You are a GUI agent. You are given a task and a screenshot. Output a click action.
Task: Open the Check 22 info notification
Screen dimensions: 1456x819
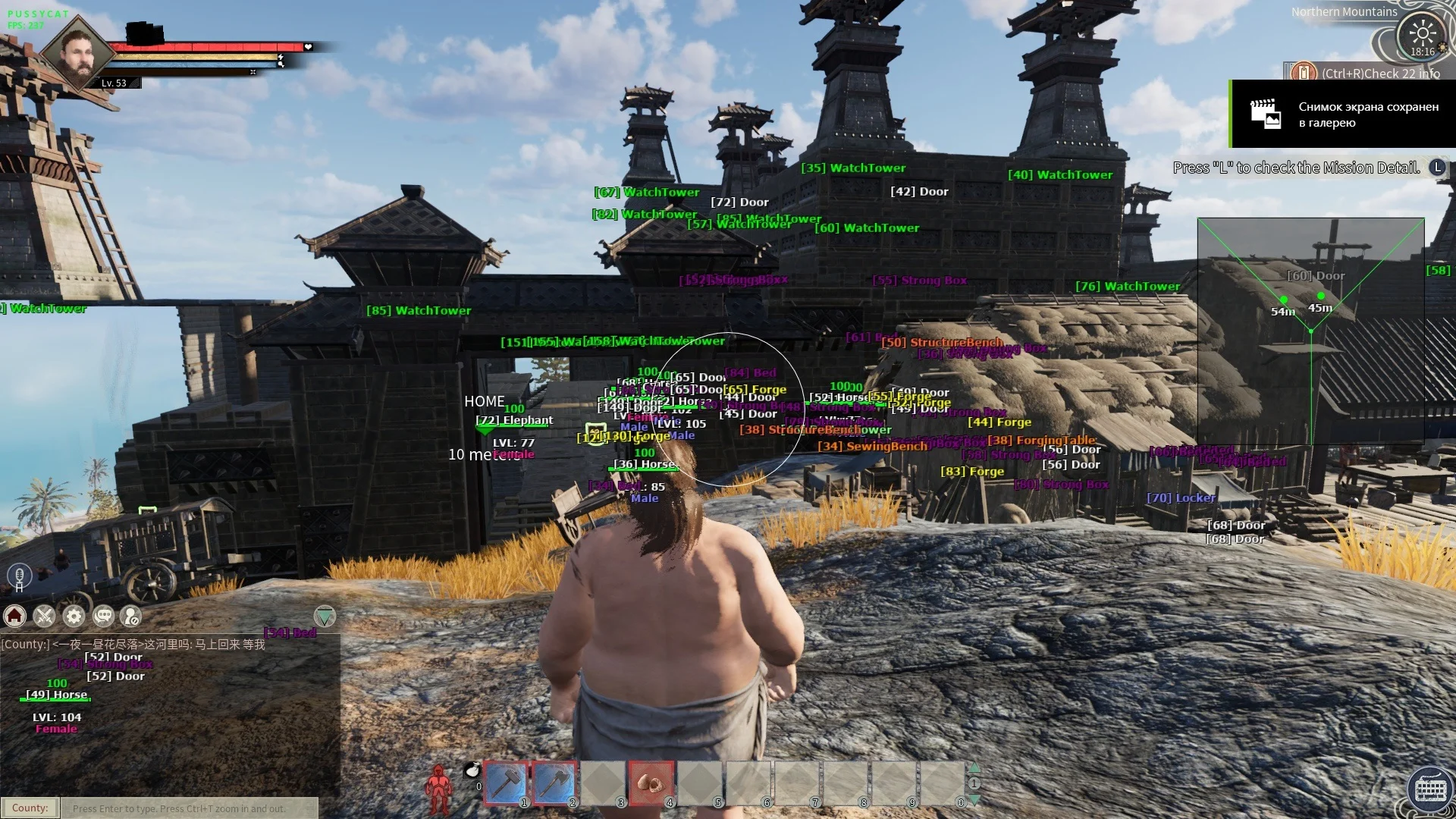click(1373, 74)
